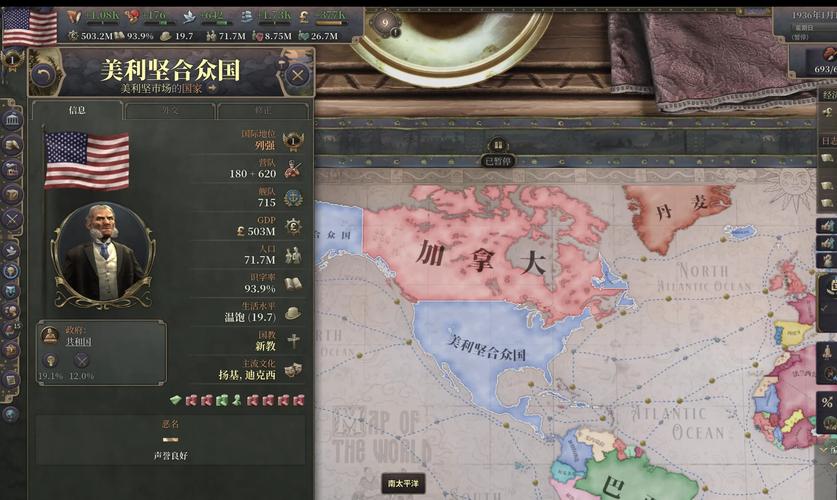Select the third tab of the country panel
Viewport: 837px width, 500px height.
[262, 110]
